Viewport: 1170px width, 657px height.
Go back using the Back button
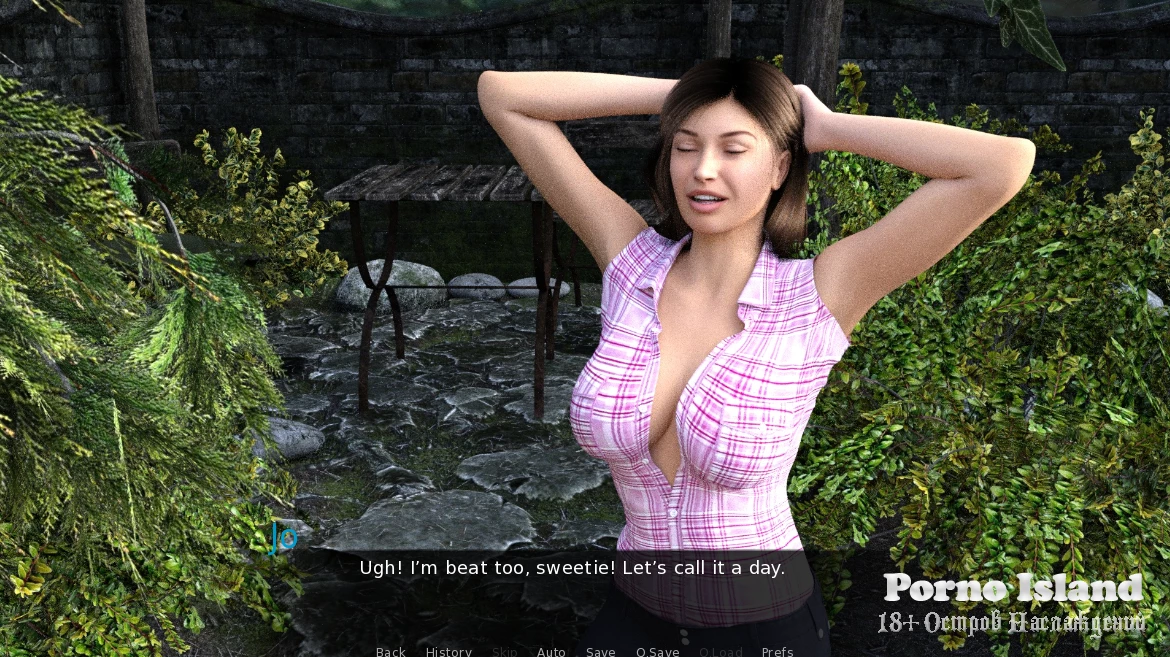coord(391,651)
